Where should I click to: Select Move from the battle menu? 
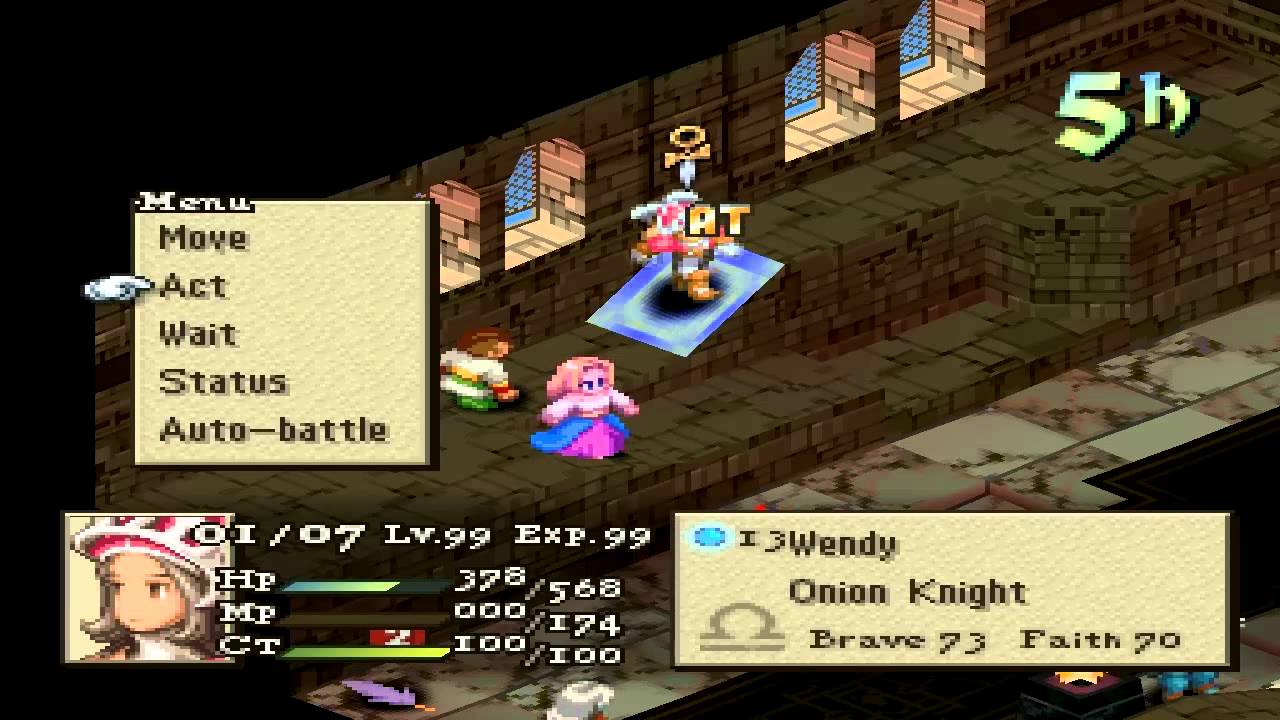[x=203, y=238]
